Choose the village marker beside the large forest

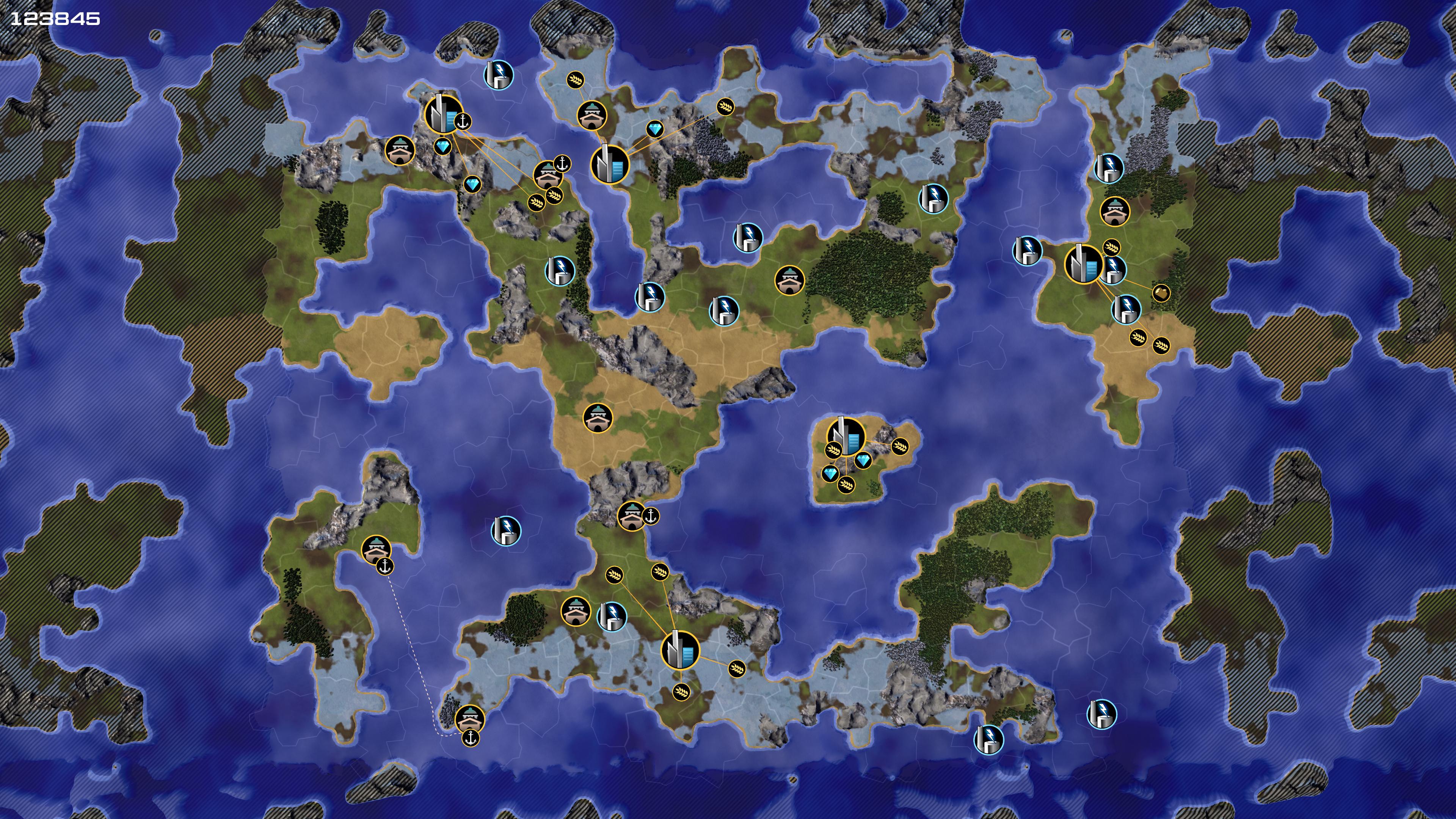[789, 280]
